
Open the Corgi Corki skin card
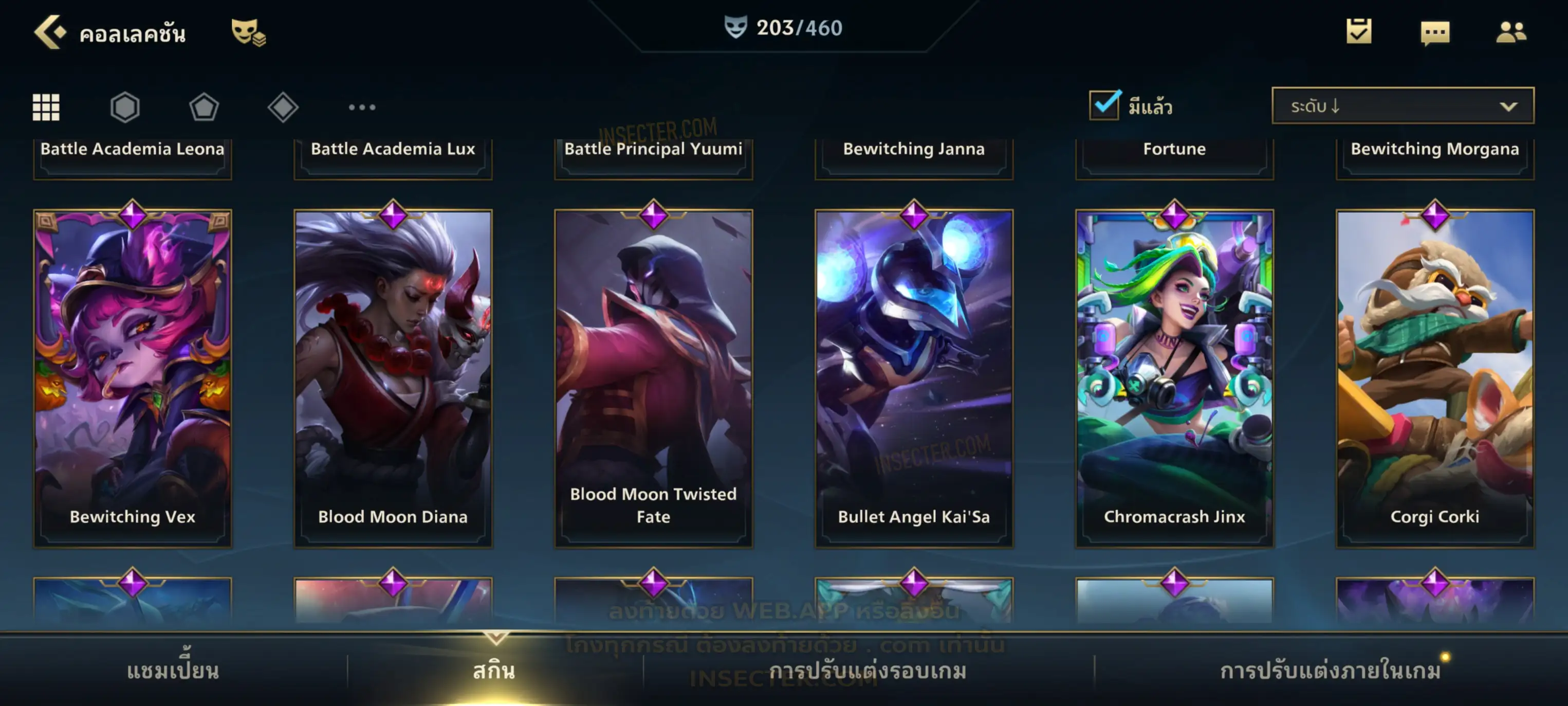point(1435,377)
